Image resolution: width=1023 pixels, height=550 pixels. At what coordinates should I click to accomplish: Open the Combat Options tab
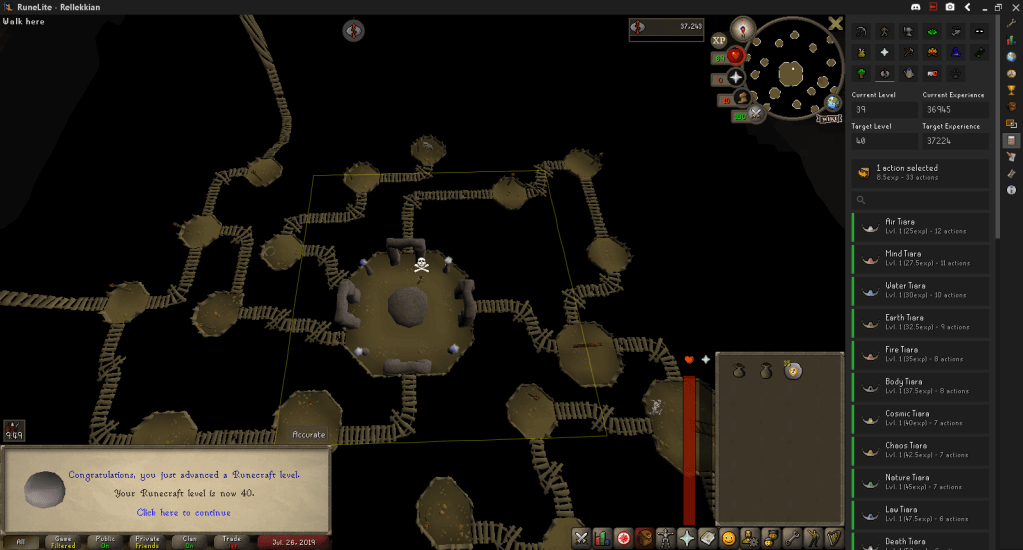pyautogui.click(x=581, y=538)
